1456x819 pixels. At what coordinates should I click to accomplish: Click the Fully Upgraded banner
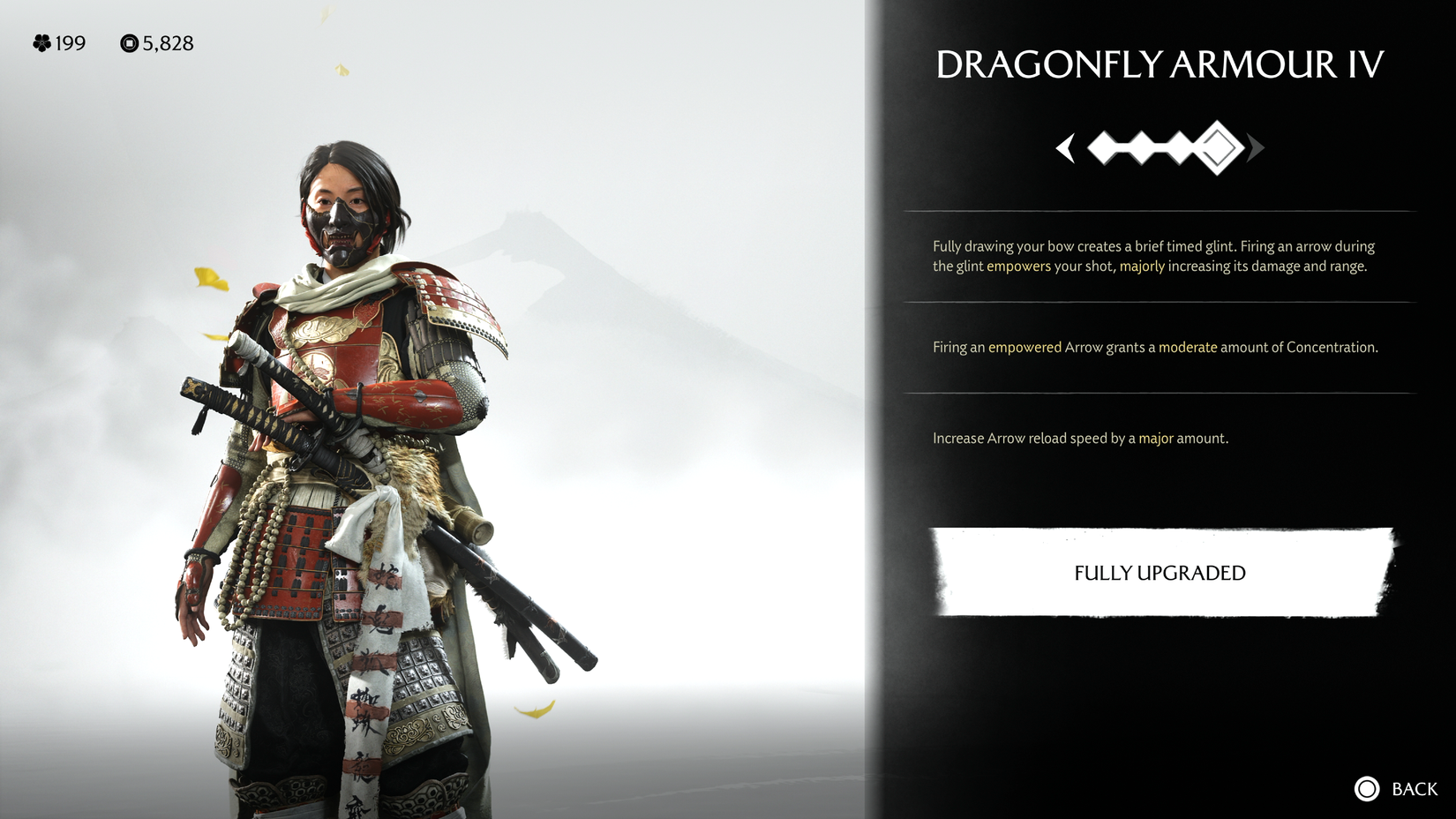click(x=1159, y=573)
